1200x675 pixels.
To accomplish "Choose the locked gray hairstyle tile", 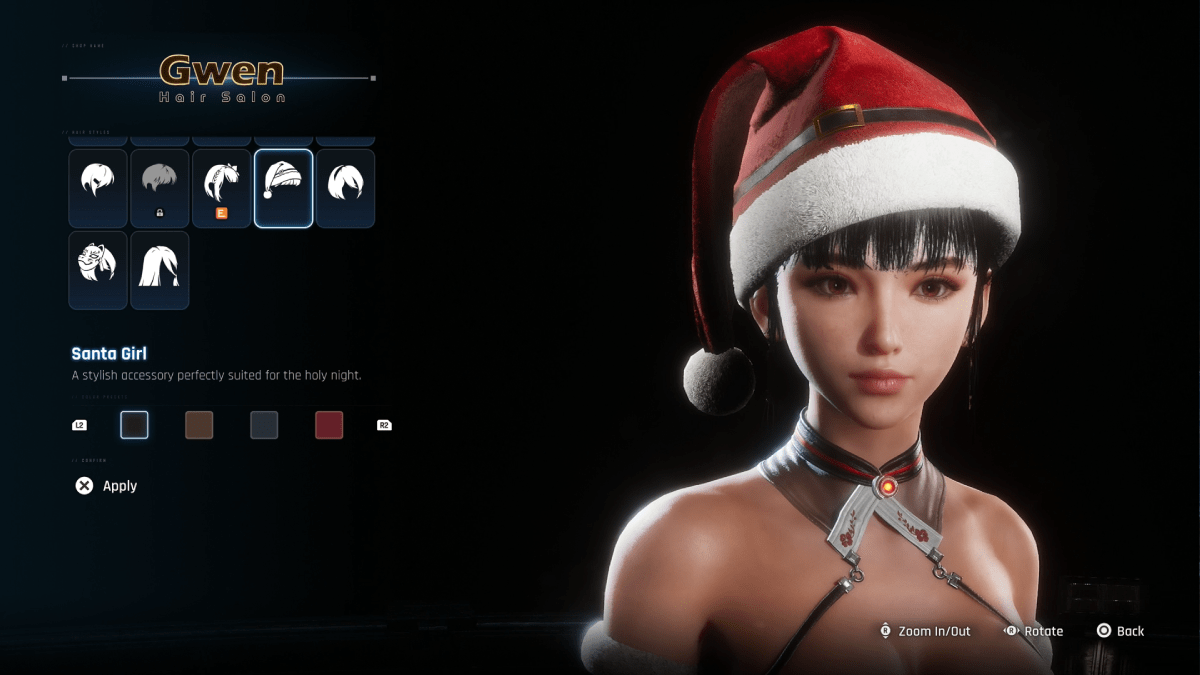I will point(159,188).
